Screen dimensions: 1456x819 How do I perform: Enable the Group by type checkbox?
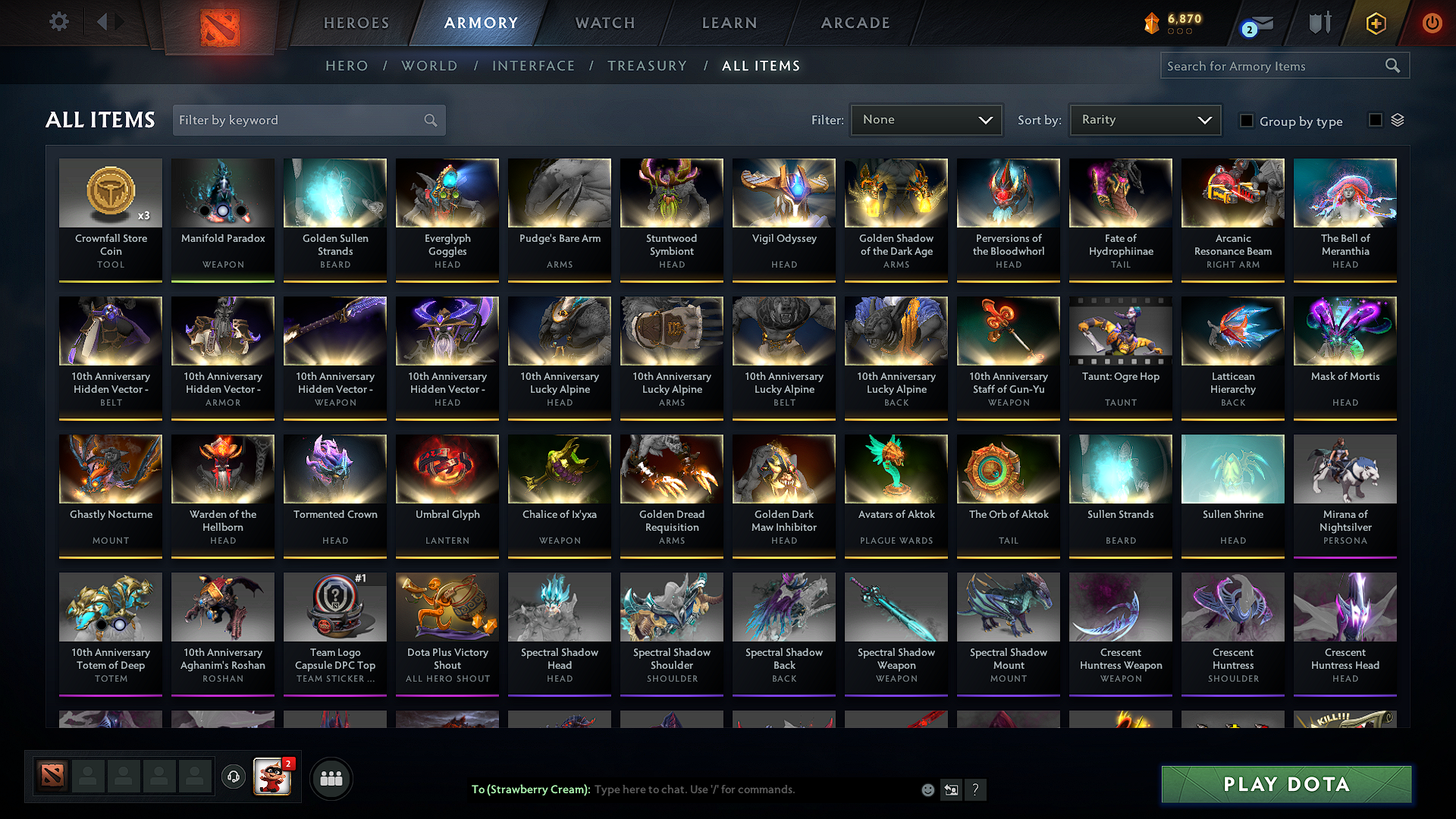coord(1247,121)
